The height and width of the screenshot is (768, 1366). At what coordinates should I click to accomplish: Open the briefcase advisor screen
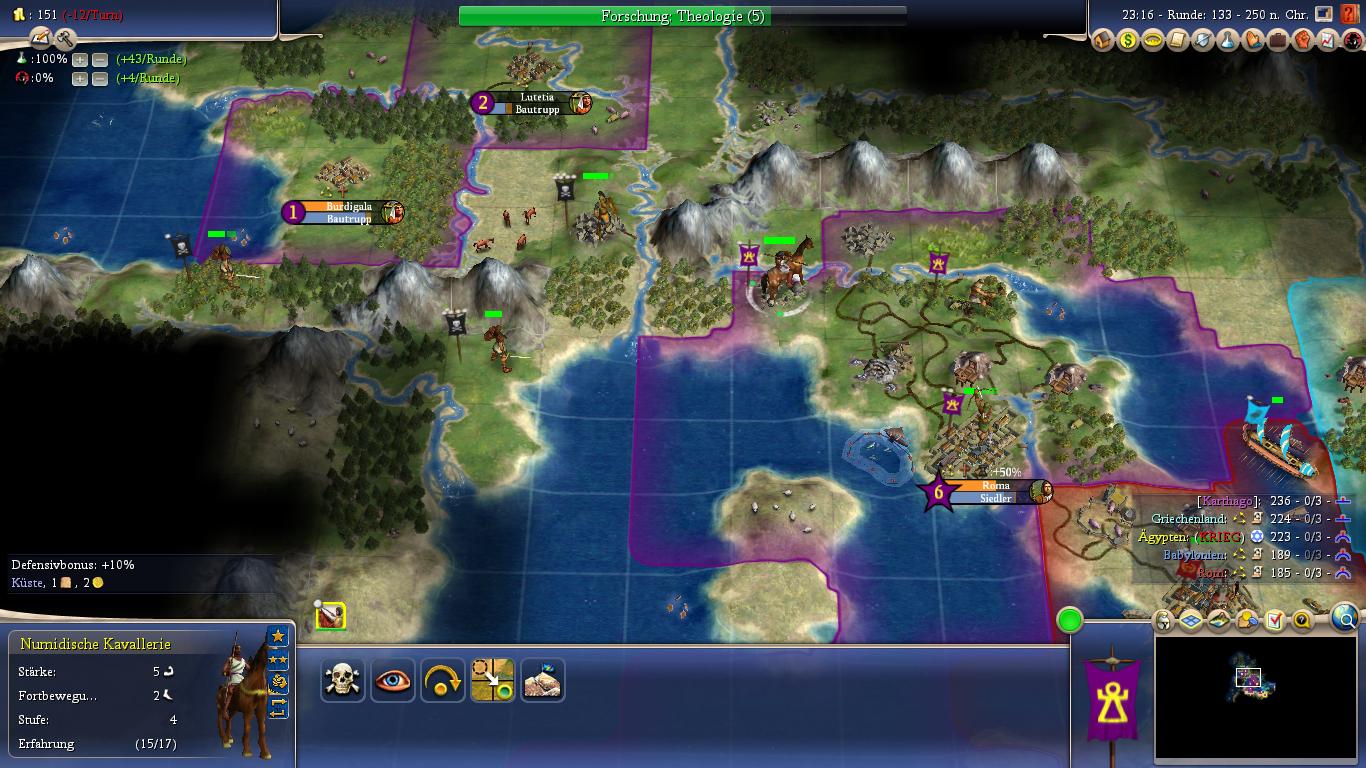(1277, 41)
